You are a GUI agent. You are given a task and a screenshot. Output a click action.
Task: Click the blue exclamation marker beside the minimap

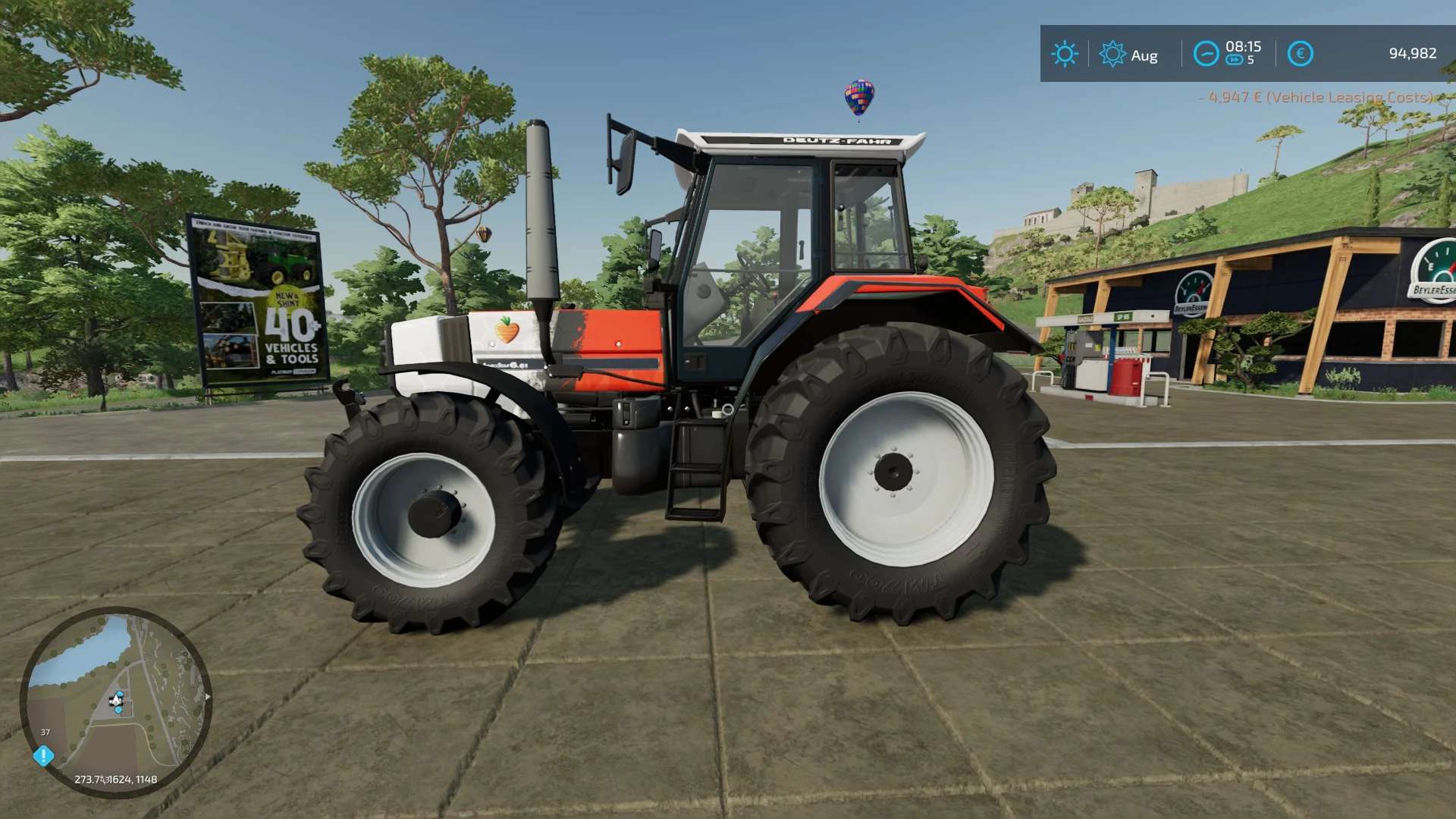point(43,755)
